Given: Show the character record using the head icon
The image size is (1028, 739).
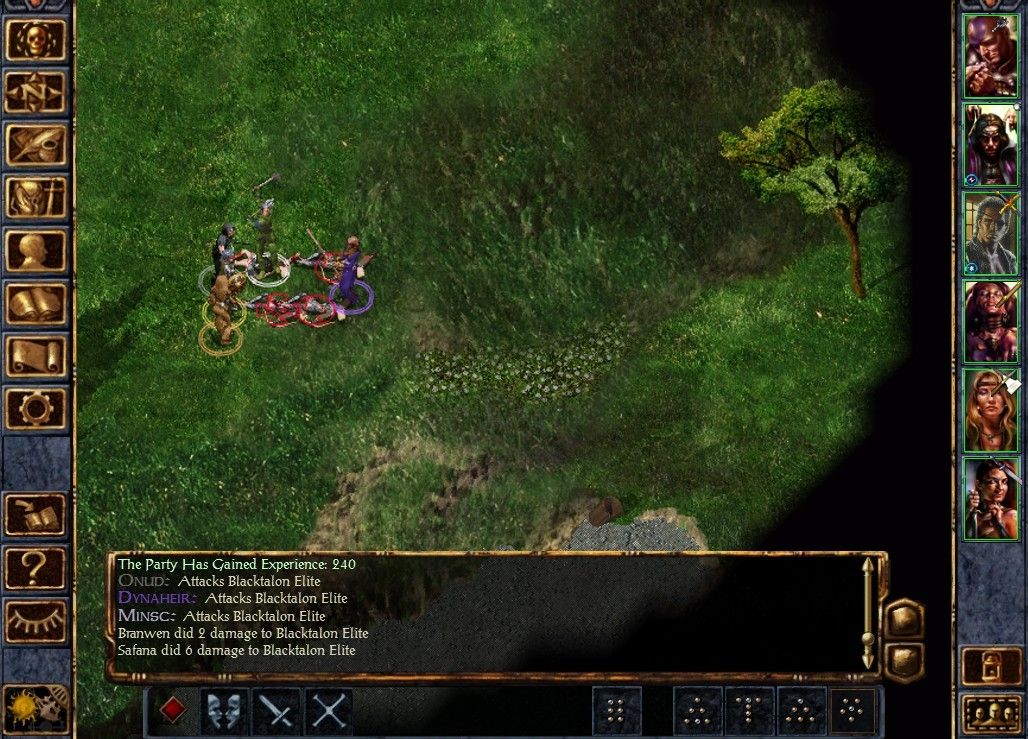Looking at the screenshot, I should 37,251.
